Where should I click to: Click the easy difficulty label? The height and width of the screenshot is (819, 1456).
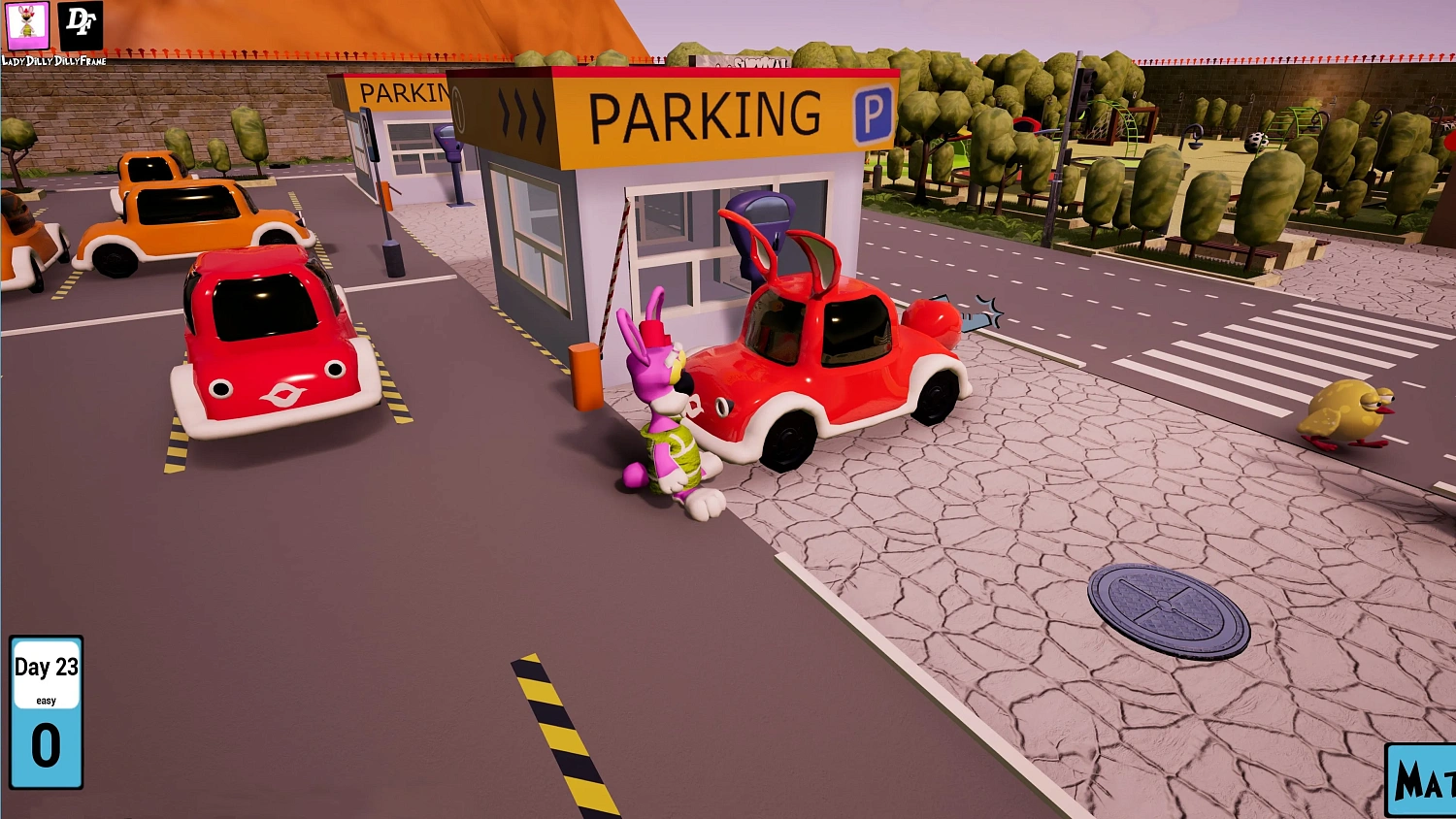[x=46, y=699]
